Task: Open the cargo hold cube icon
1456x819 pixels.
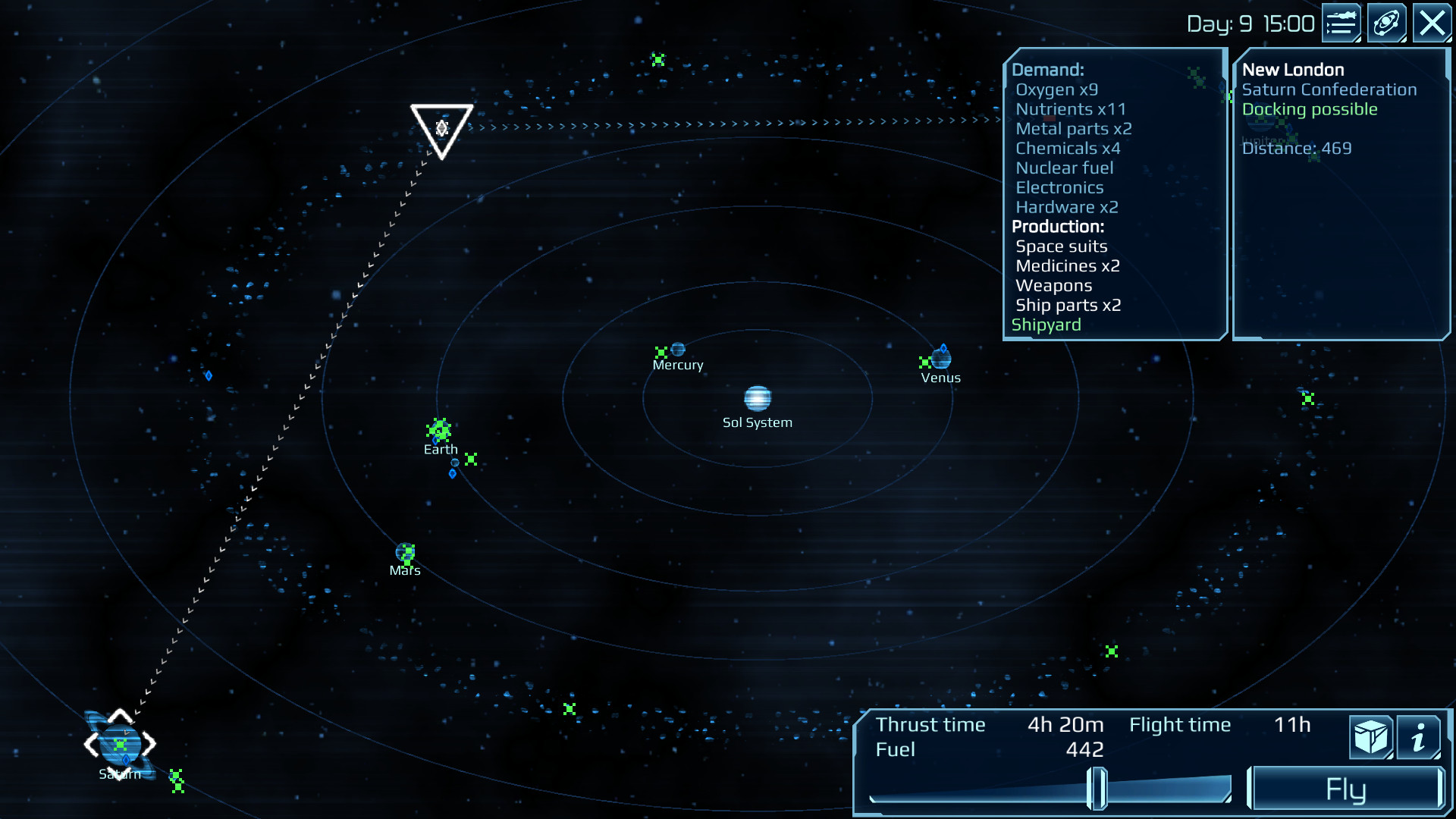Action: 1370,736
